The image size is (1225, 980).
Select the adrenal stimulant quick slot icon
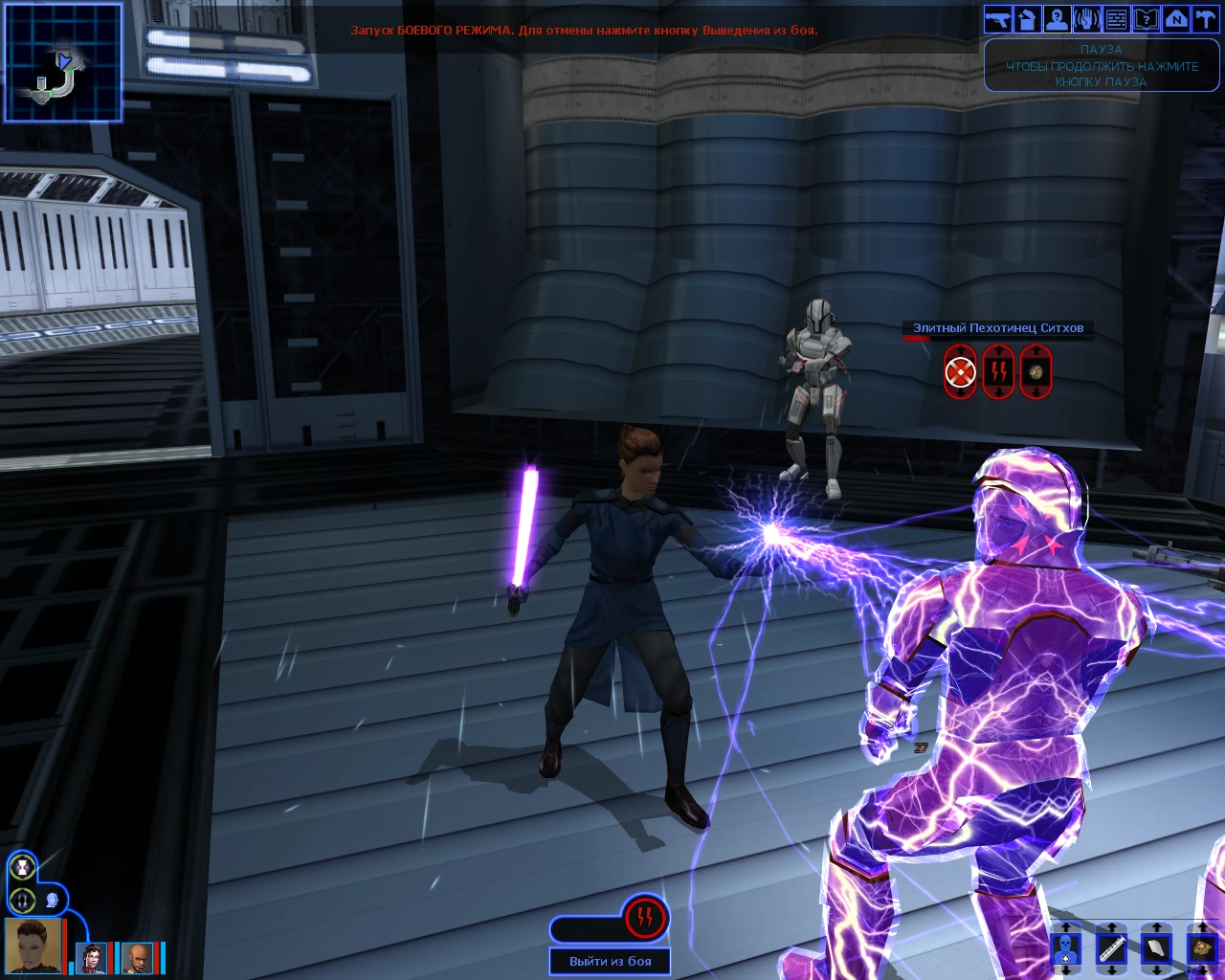click(x=1112, y=949)
